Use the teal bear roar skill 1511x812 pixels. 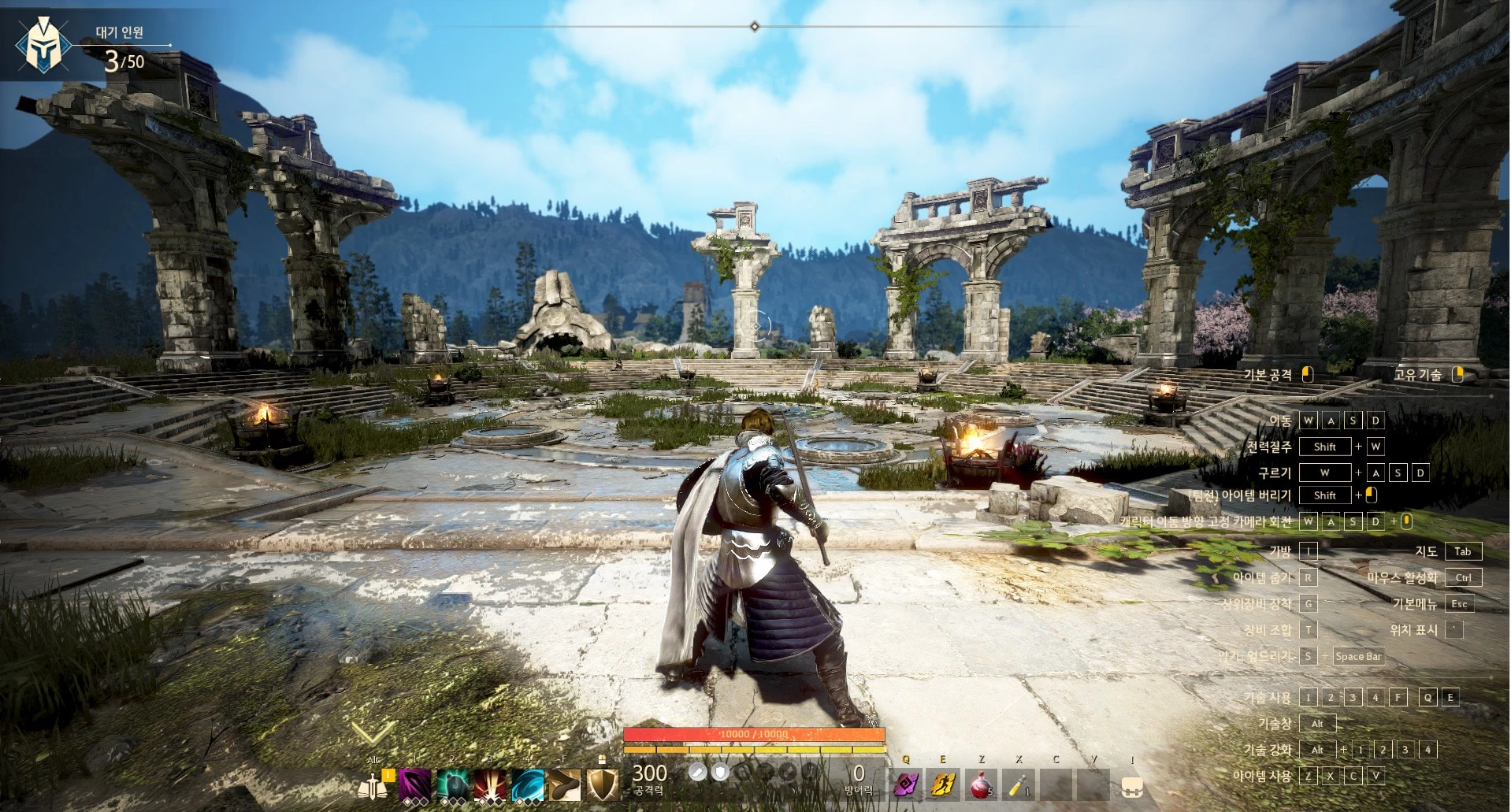452,784
